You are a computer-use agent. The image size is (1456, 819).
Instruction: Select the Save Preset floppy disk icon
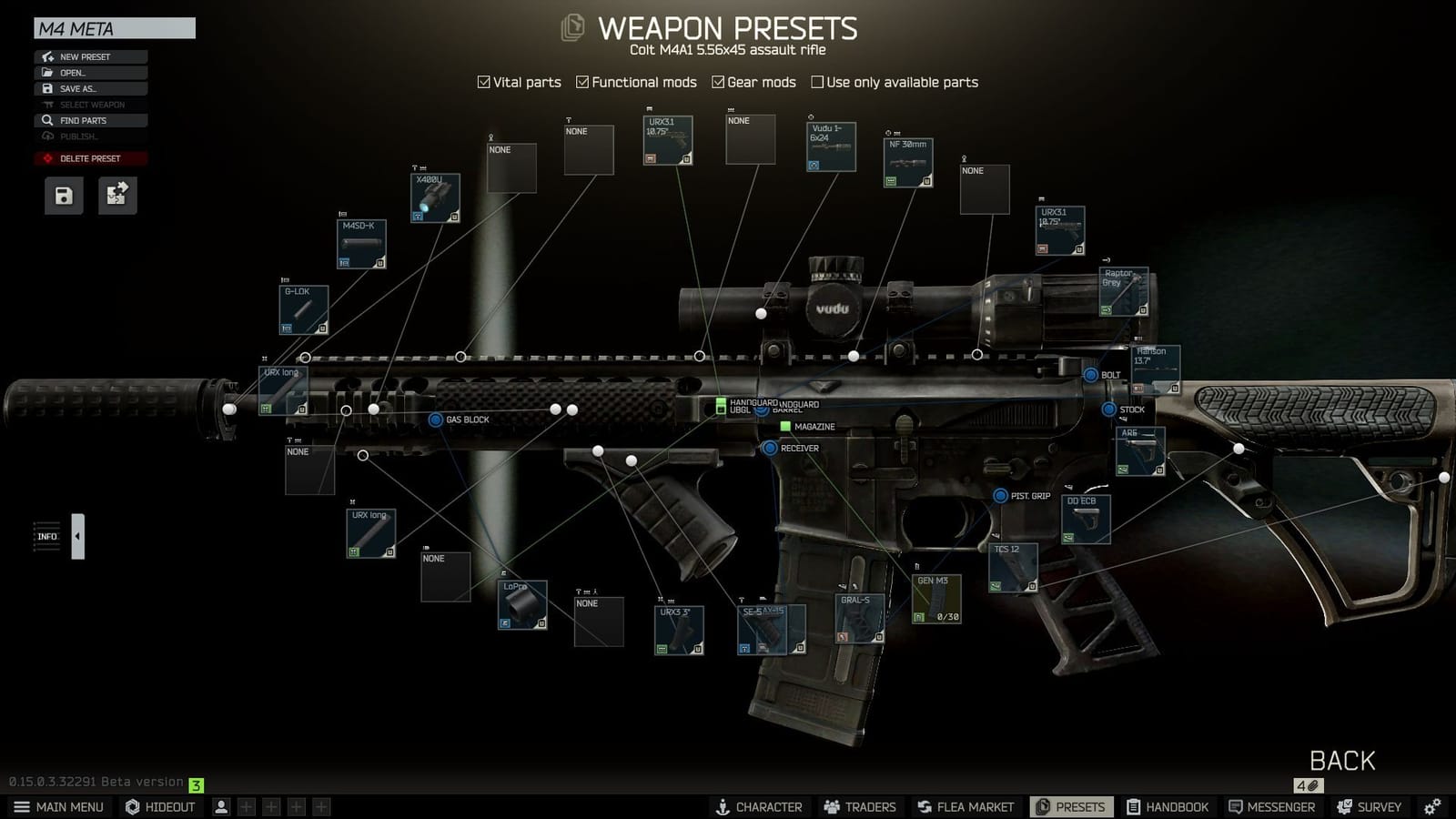coord(62,195)
